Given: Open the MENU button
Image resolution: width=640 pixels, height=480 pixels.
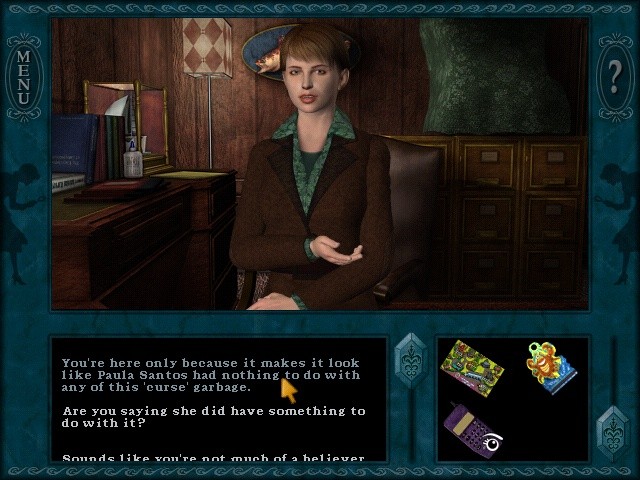Looking at the screenshot, I should (22, 74).
